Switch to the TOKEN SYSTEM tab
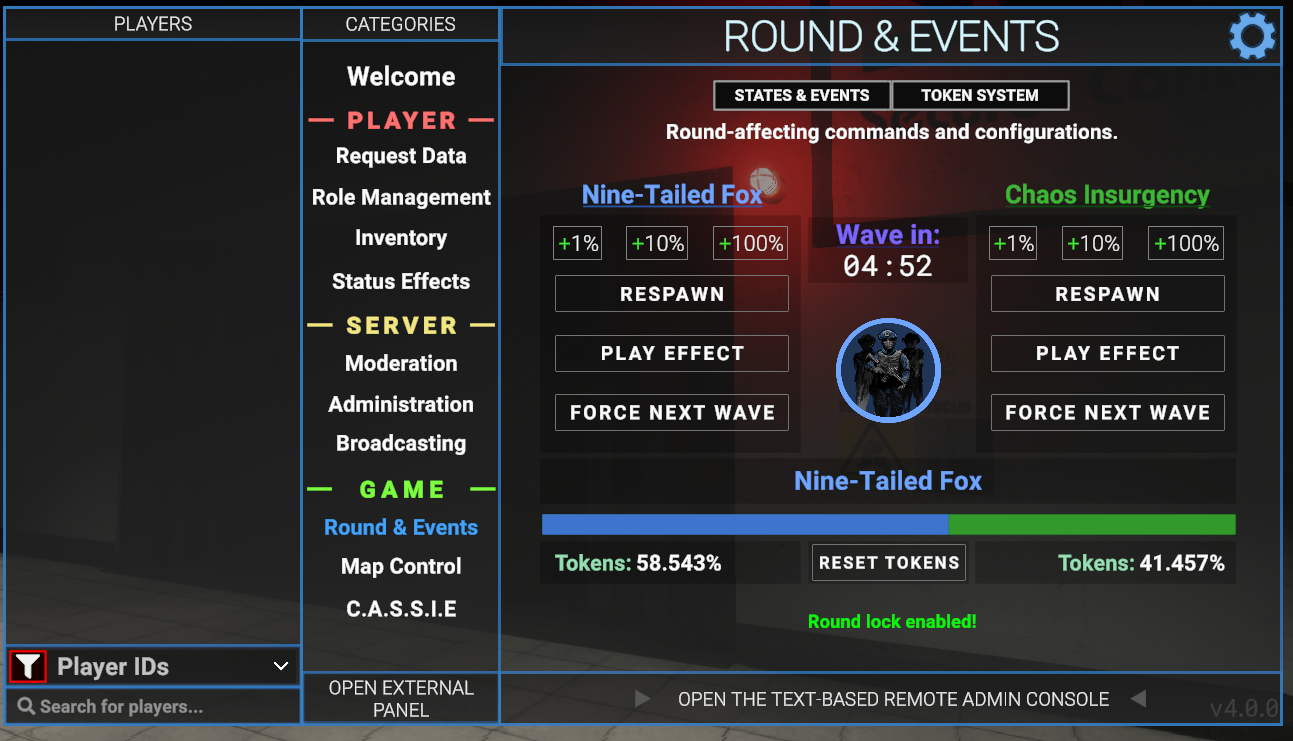 (x=980, y=95)
